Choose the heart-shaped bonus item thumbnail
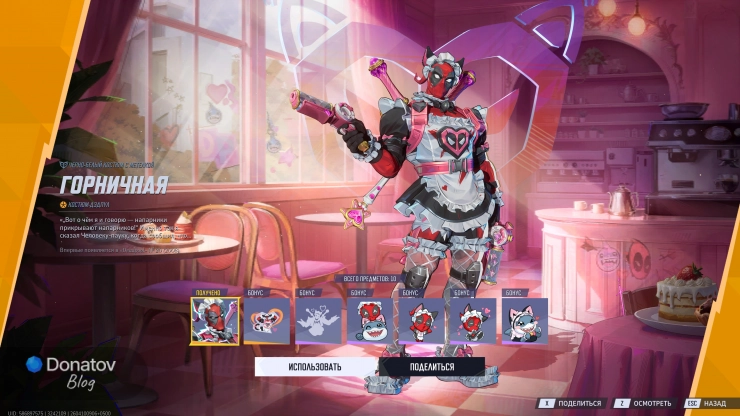 [x=266, y=321]
